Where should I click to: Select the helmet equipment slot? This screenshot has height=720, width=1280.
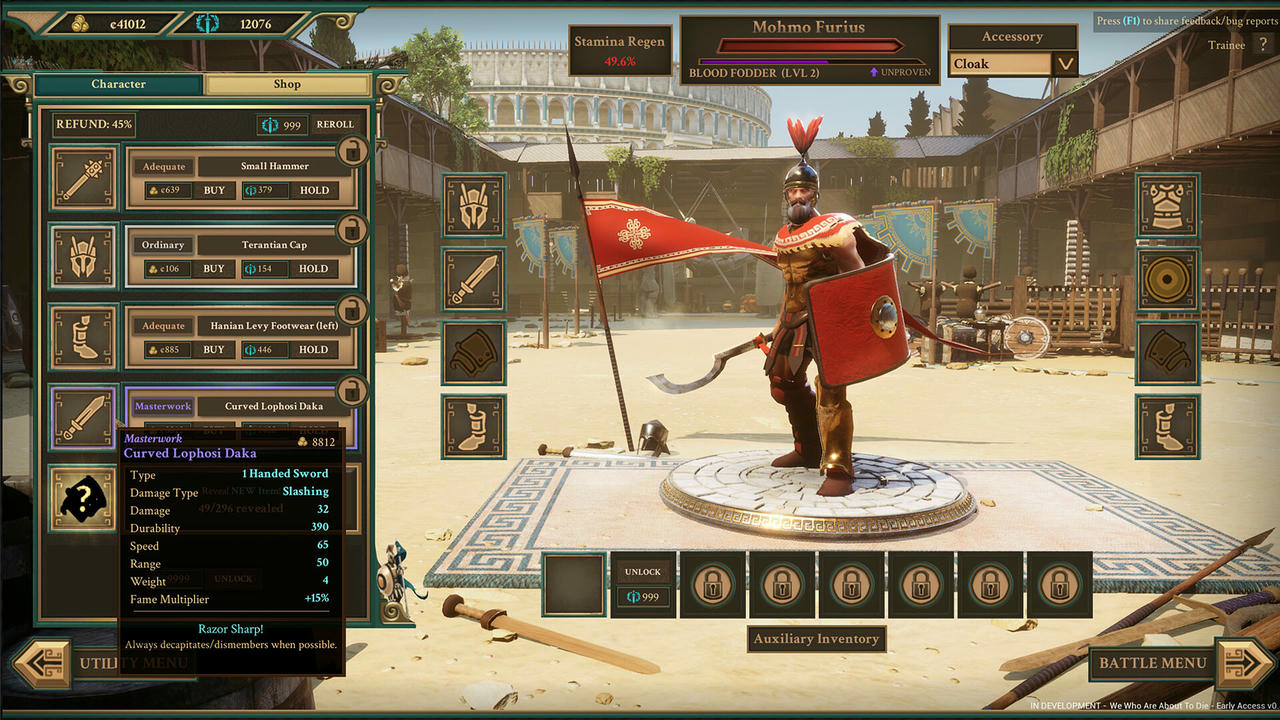(473, 204)
